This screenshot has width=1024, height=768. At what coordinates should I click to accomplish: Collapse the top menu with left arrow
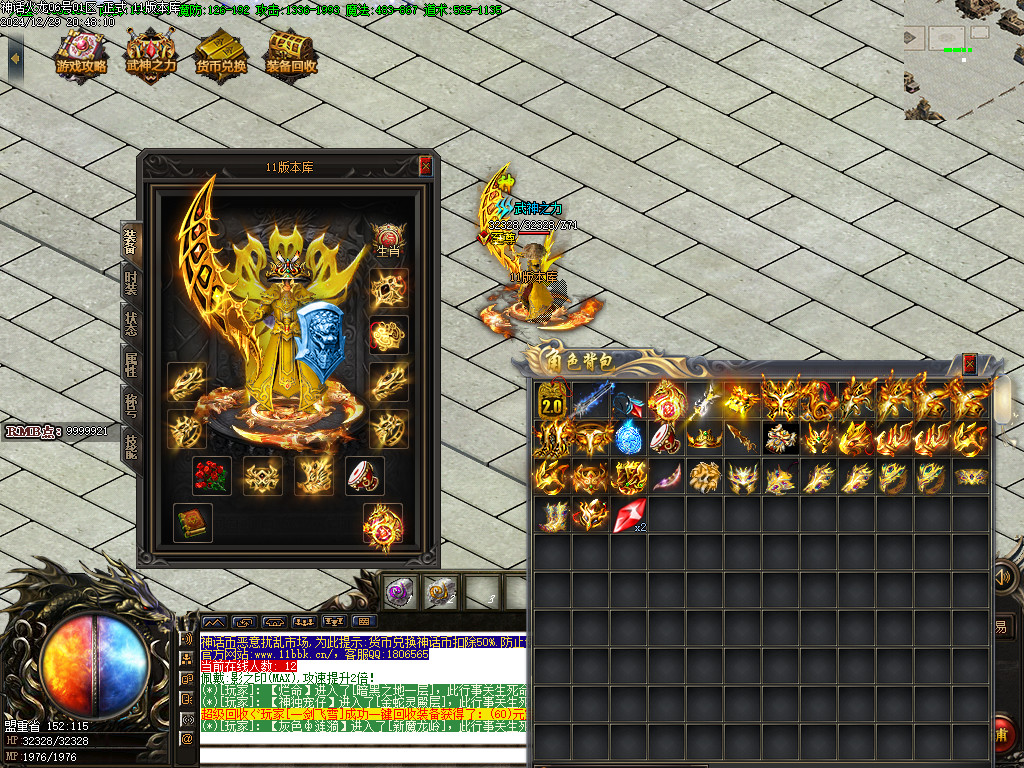14,57
